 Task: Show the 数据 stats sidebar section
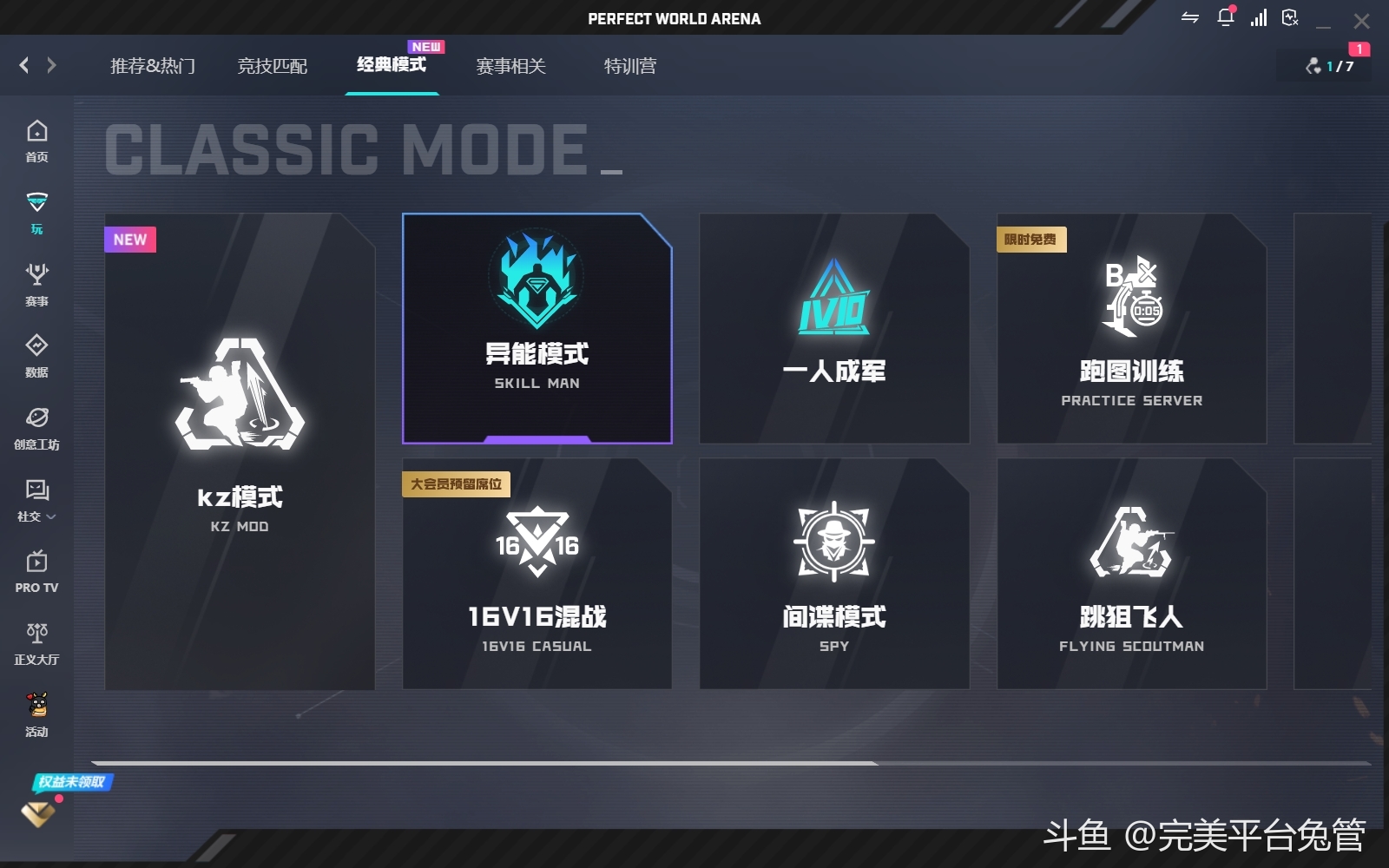(36, 356)
